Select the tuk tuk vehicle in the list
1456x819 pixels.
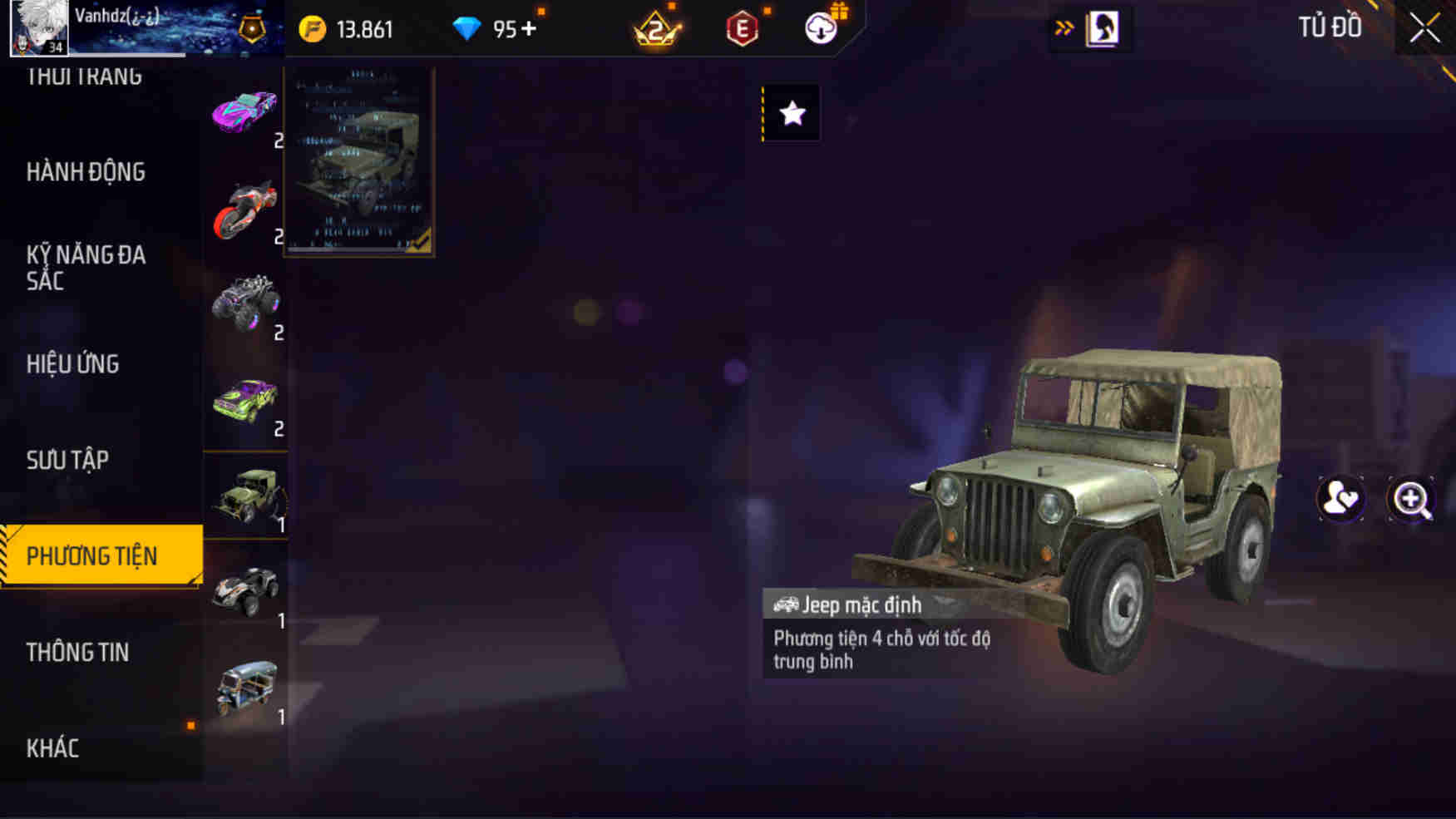[245, 683]
